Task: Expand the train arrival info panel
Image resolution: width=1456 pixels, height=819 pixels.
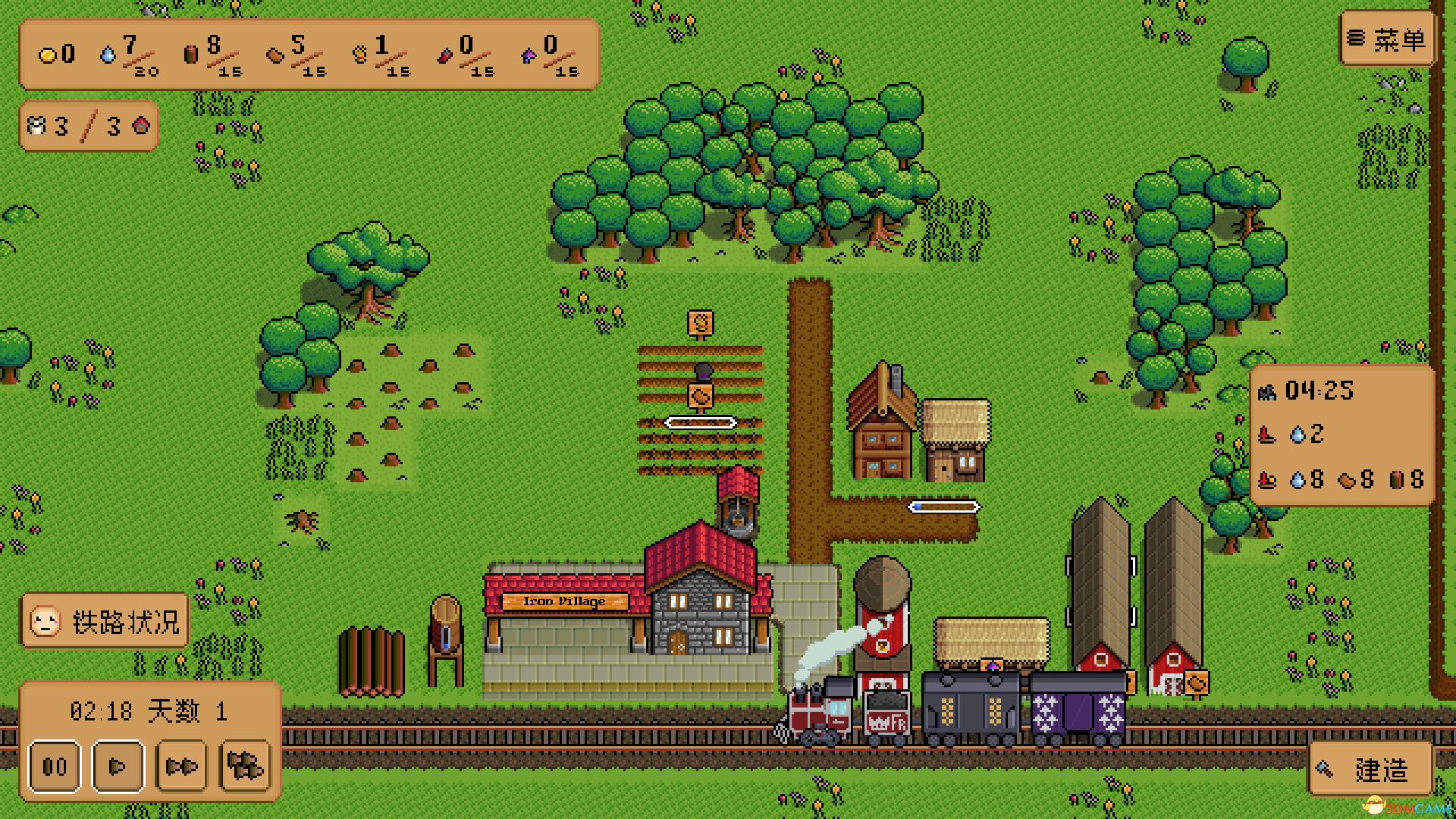Action: [1342, 436]
